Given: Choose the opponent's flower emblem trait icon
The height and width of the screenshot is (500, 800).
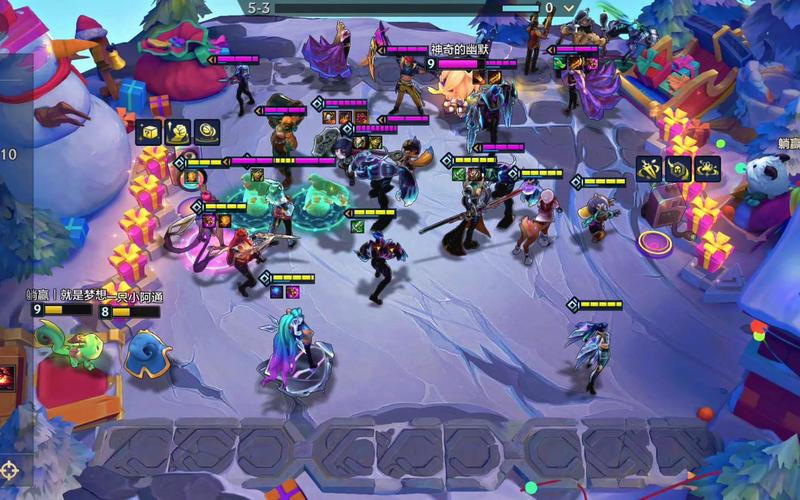Looking at the screenshot, I should (x=707, y=169).
